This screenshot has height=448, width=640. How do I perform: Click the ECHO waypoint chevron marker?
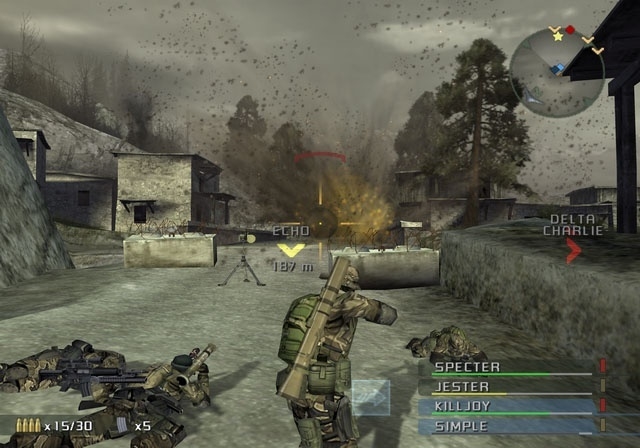[x=292, y=251]
